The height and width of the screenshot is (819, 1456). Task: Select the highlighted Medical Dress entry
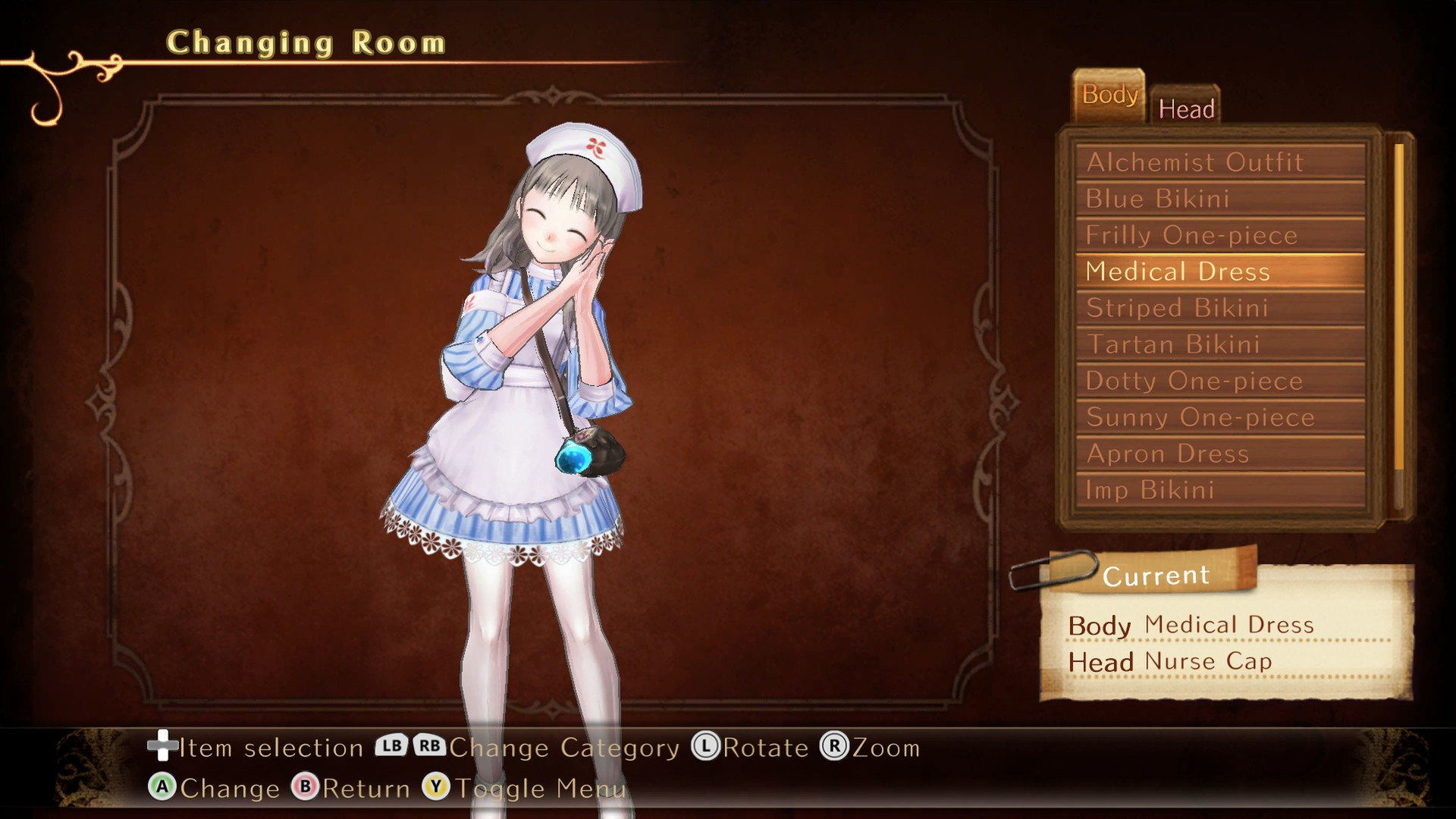(x=1177, y=271)
